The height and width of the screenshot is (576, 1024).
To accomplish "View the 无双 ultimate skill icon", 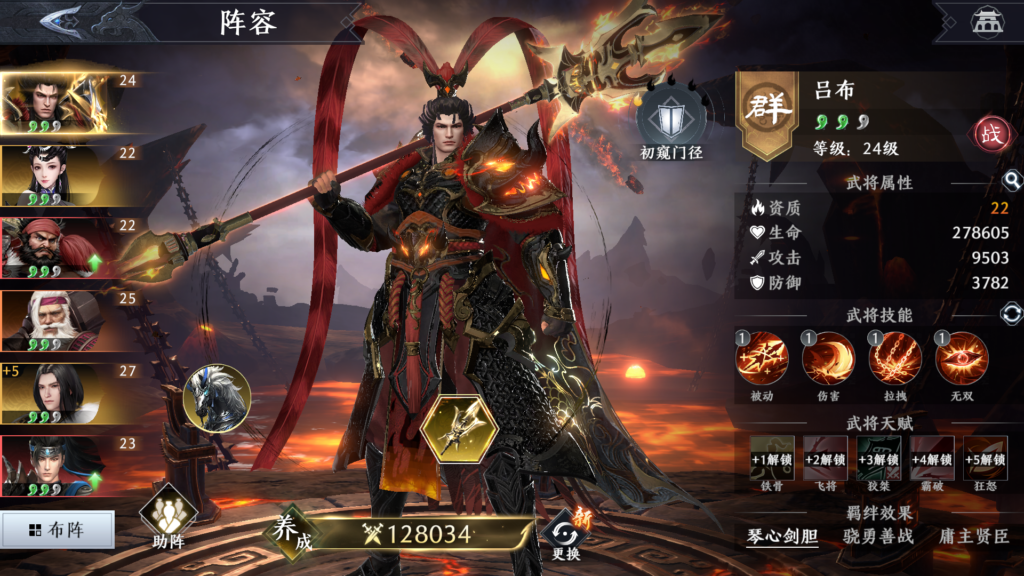I will coord(962,360).
